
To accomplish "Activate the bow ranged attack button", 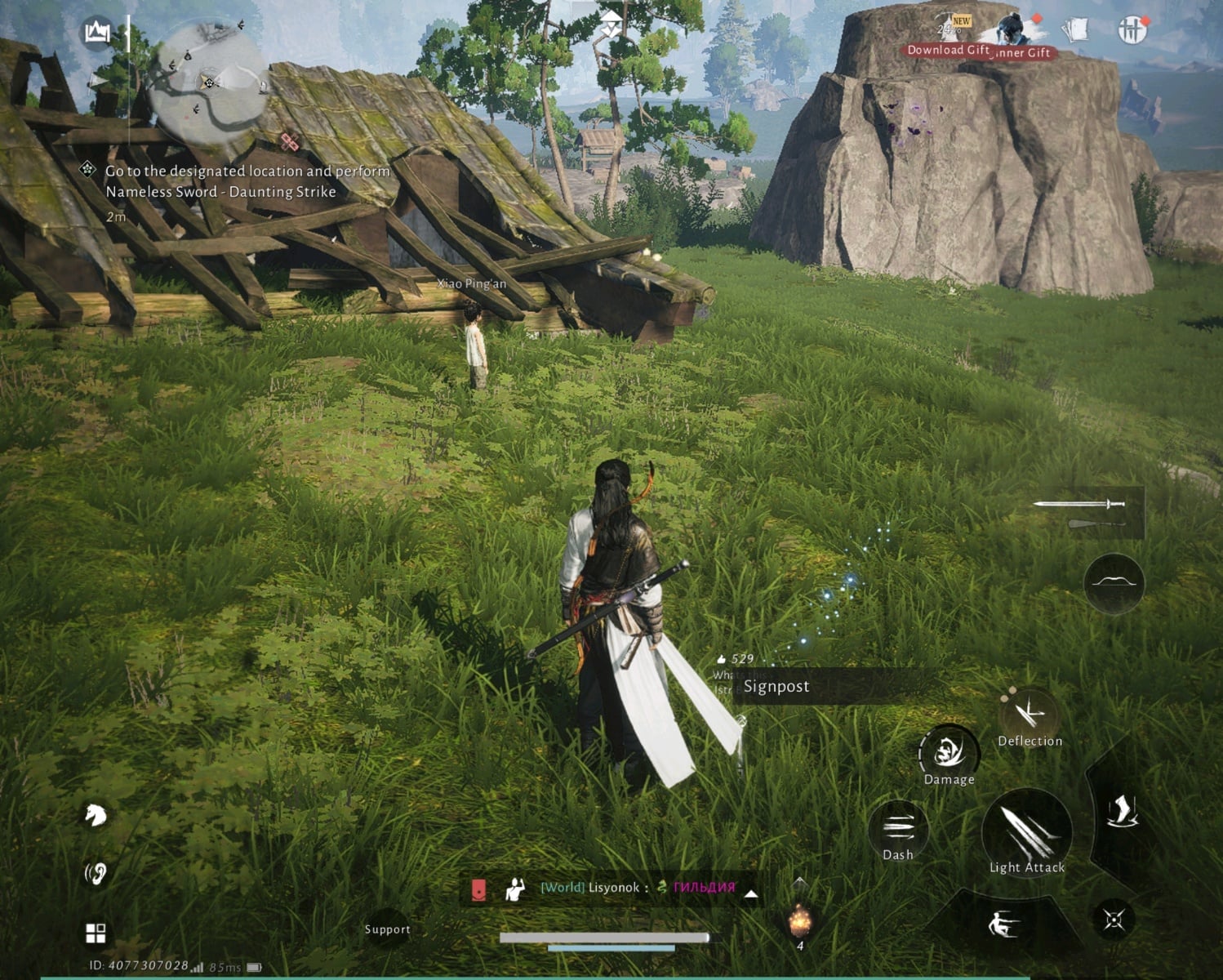I will tap(1114, 582).
